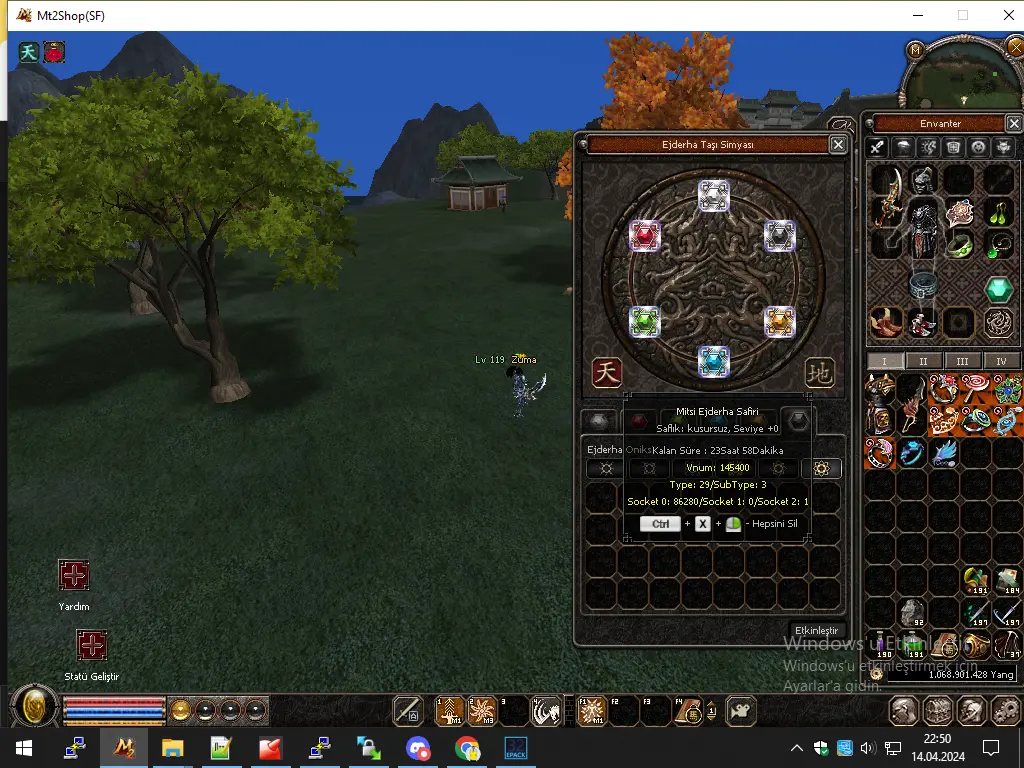Select the red dragon stone in the wheel
The image size is (1024, 768).
pos(645,236)
